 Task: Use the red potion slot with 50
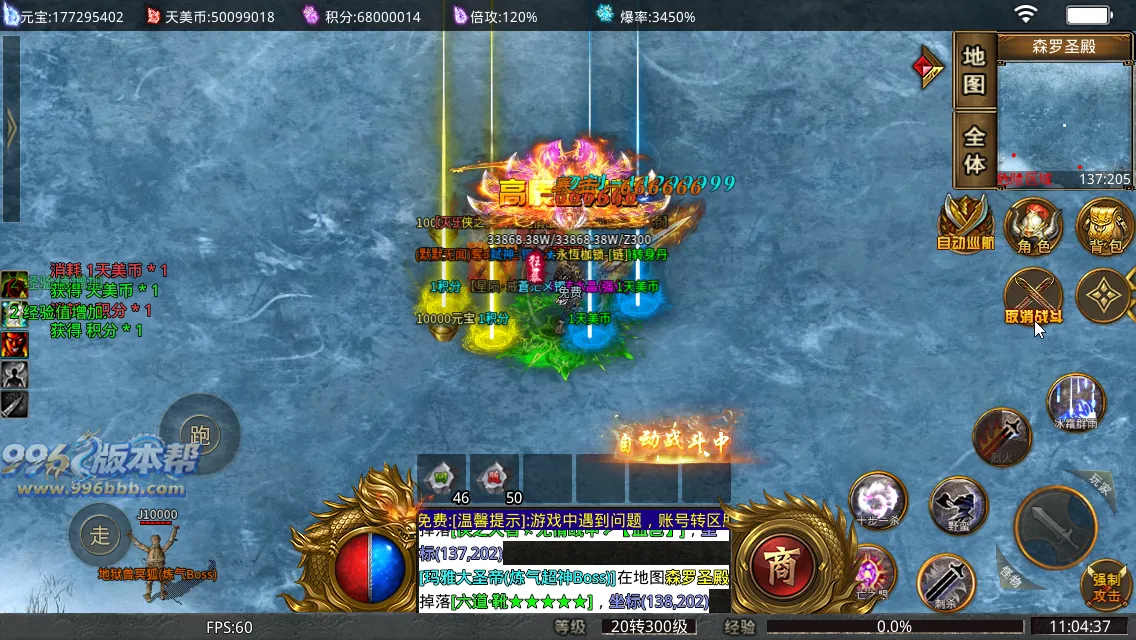click(x=495, y=479)
